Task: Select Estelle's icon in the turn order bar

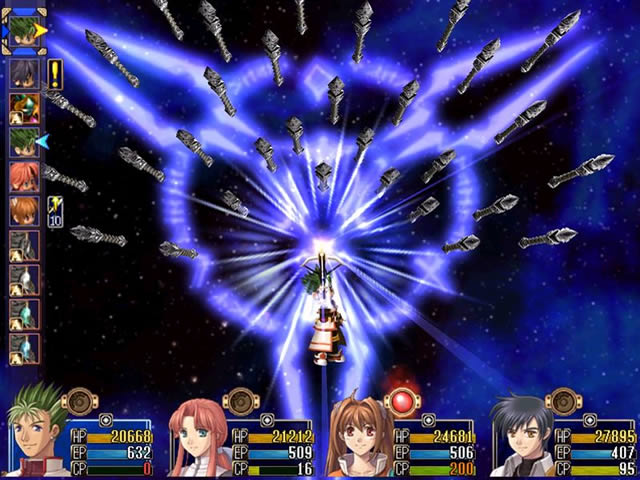Action: 24,211
